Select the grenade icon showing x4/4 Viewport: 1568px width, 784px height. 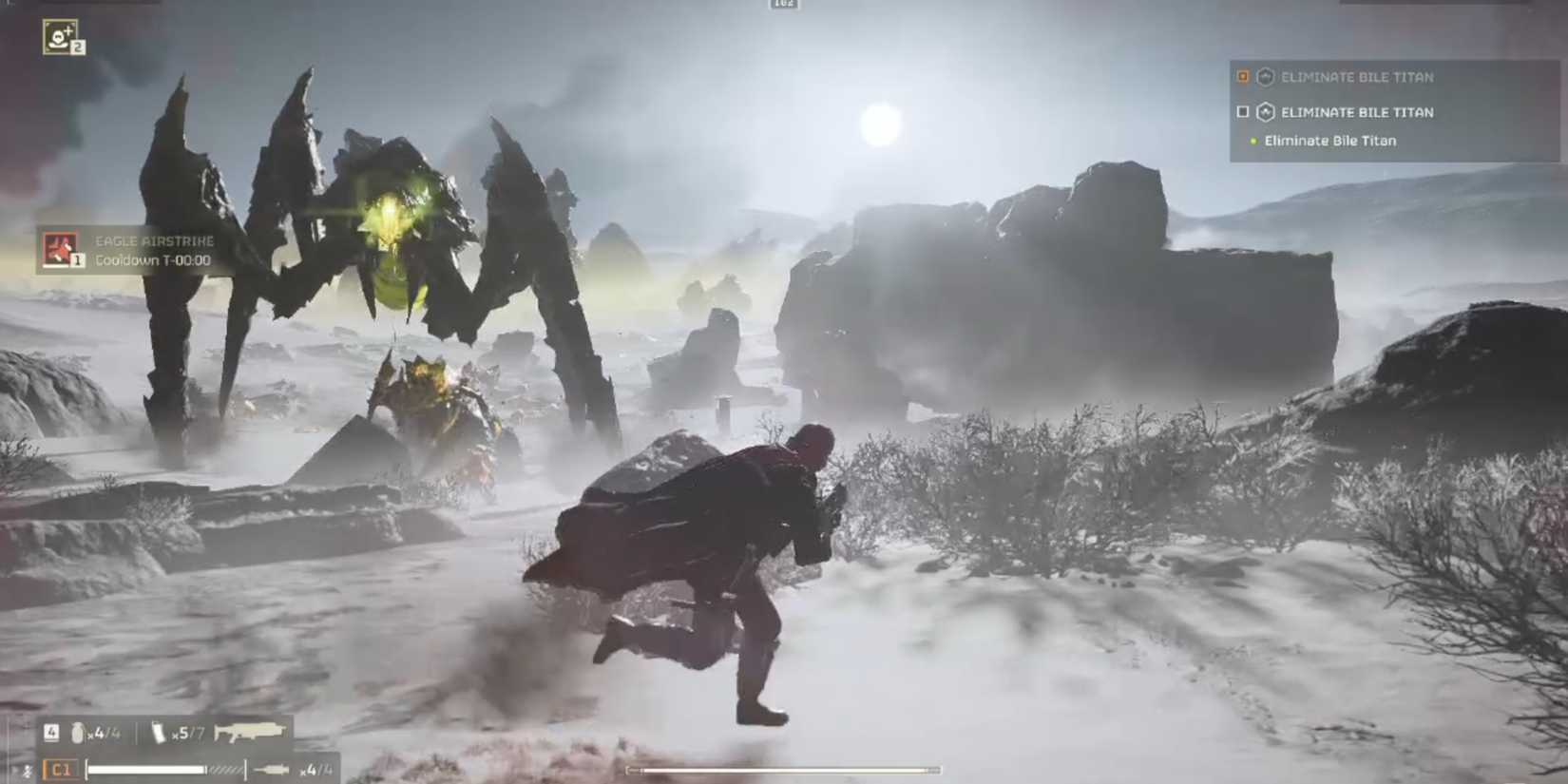click(x=79, y=731)
